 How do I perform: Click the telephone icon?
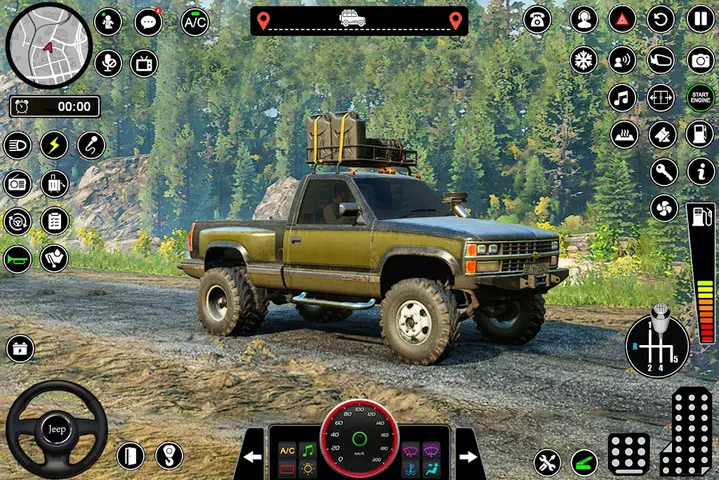coord(537,19)
